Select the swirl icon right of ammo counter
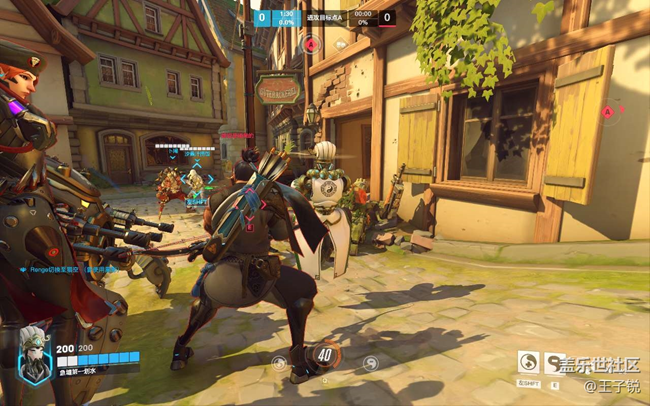Viewport: 650px width, 406px height. tap(370, 362)
